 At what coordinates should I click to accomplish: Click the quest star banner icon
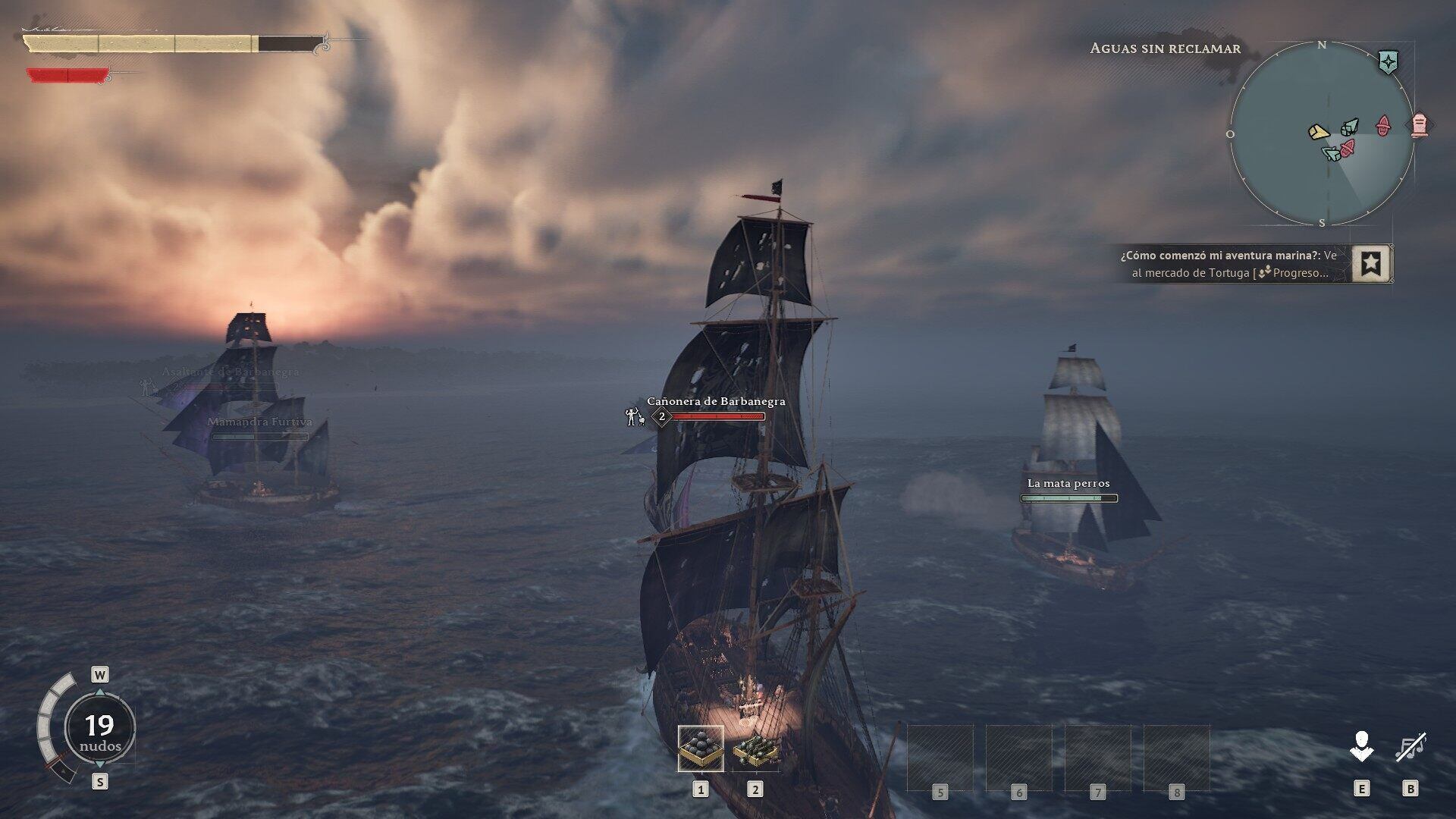pos(1371,264)
